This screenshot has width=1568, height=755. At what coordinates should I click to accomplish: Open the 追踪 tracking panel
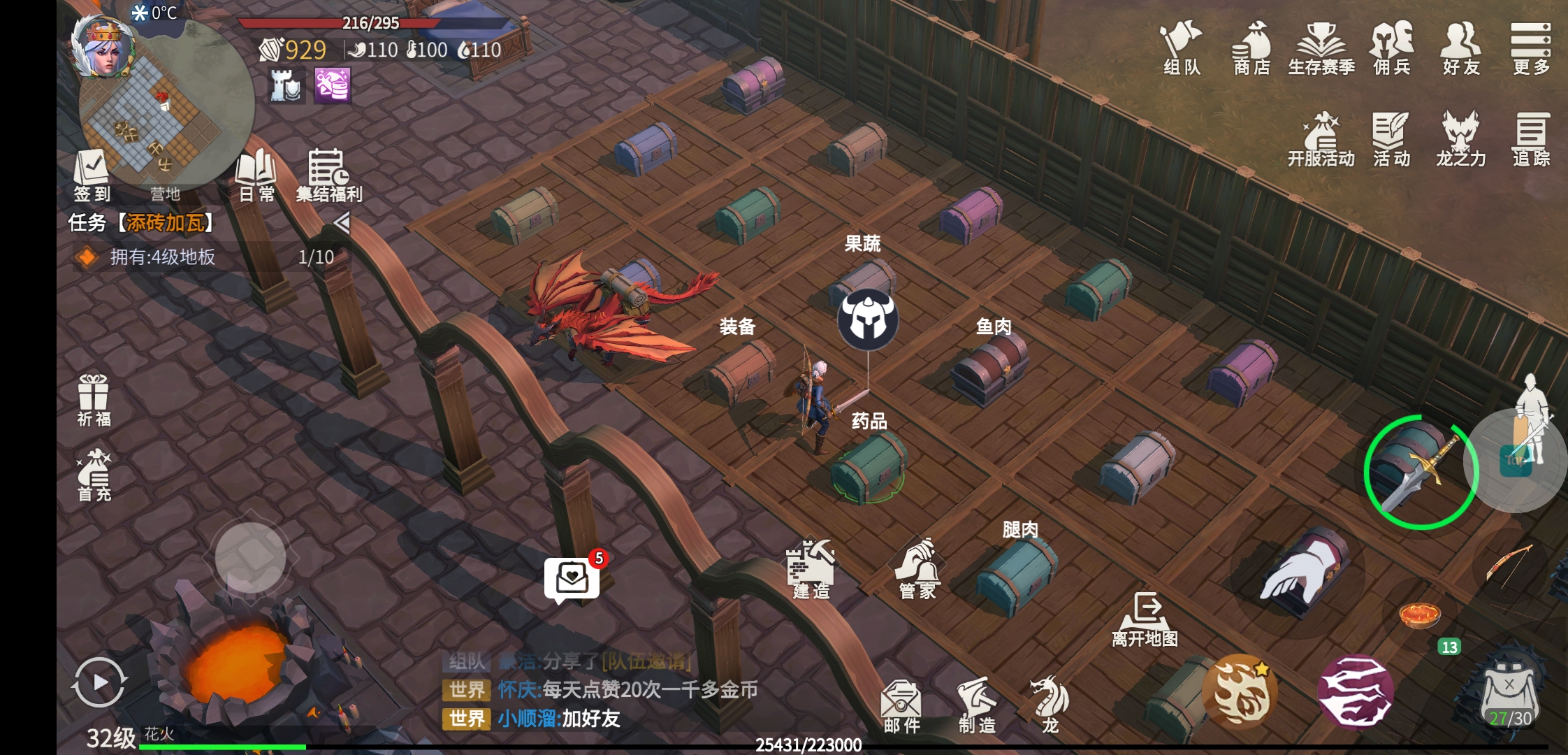(x=1530, y=138)
